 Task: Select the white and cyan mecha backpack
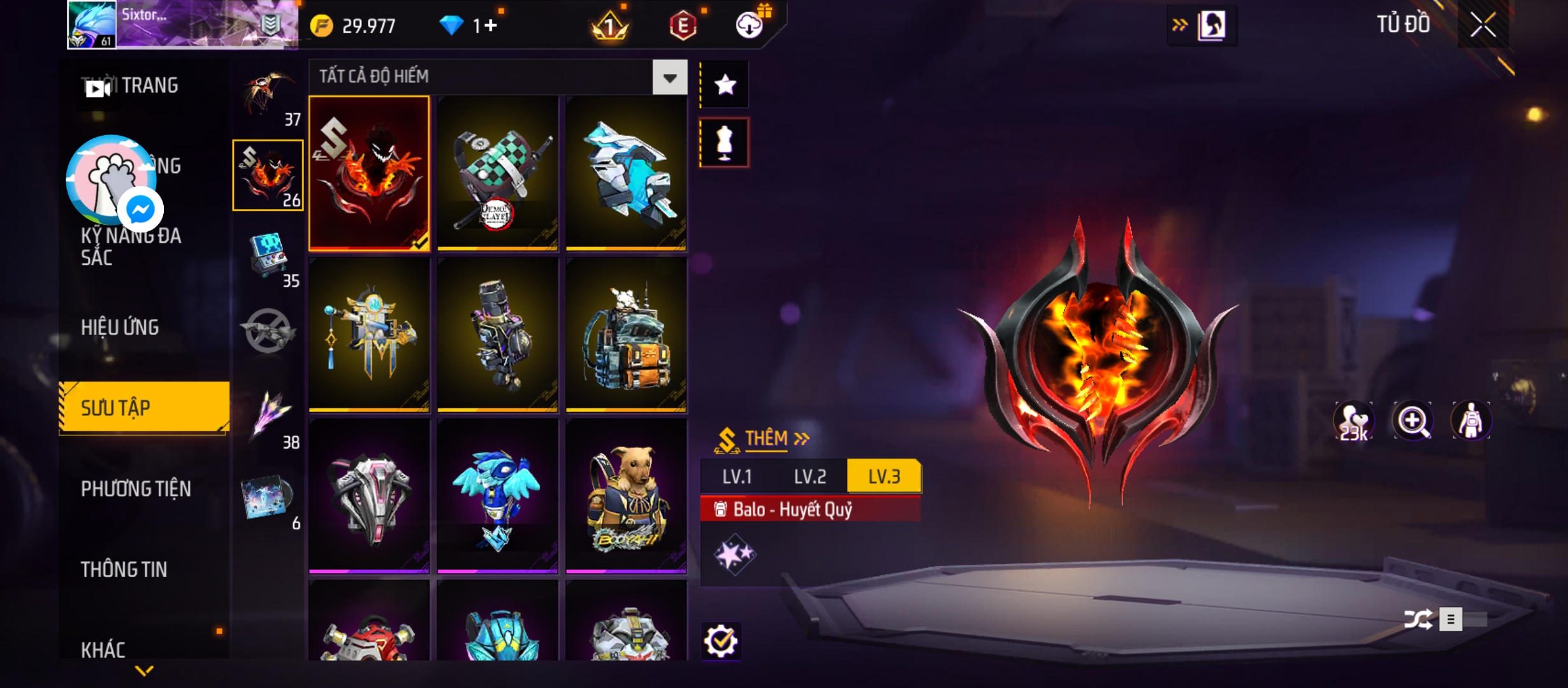tap(627, 173)
